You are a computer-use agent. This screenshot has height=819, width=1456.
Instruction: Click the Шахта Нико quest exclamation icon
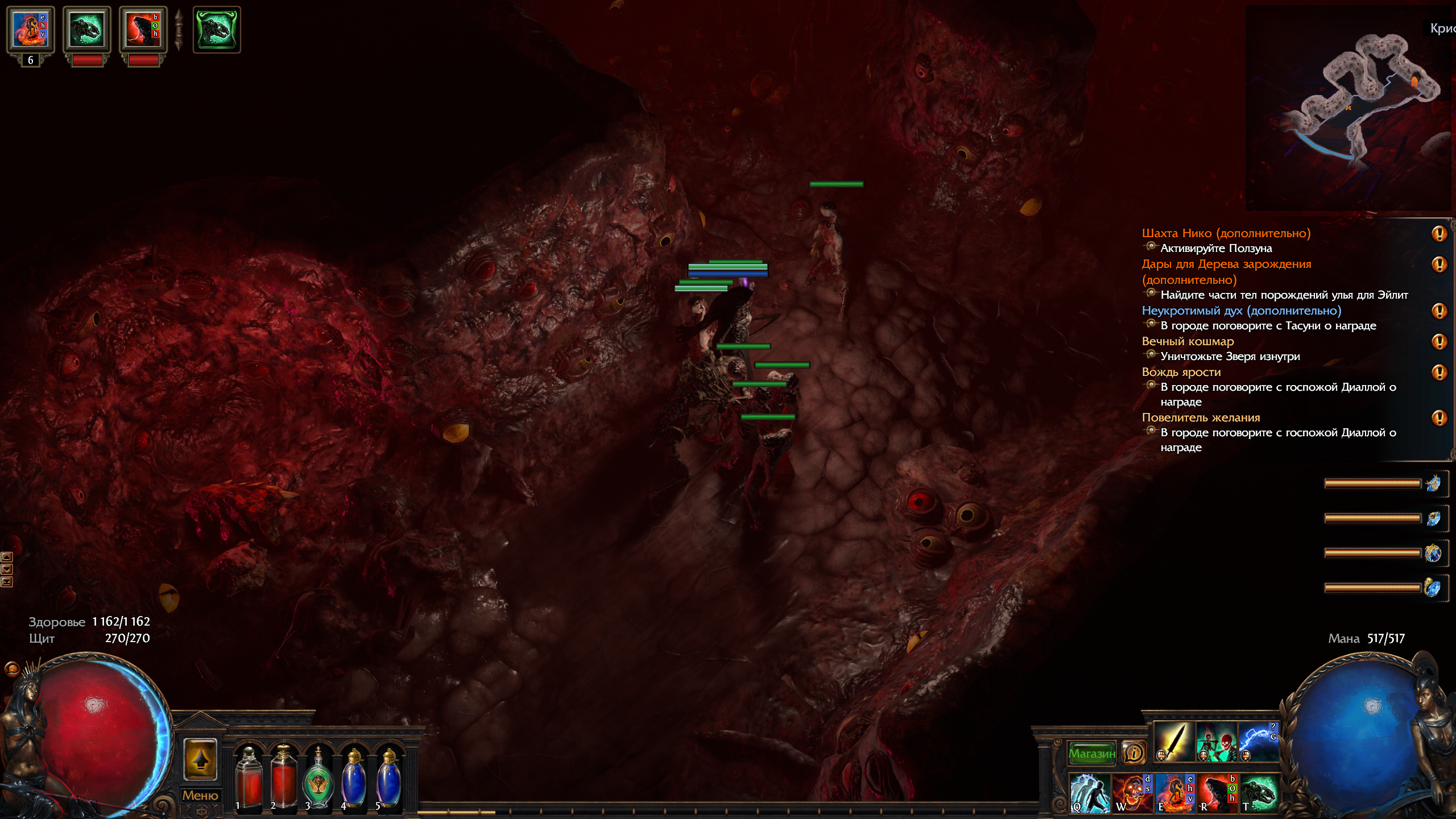pos(1439,234)
